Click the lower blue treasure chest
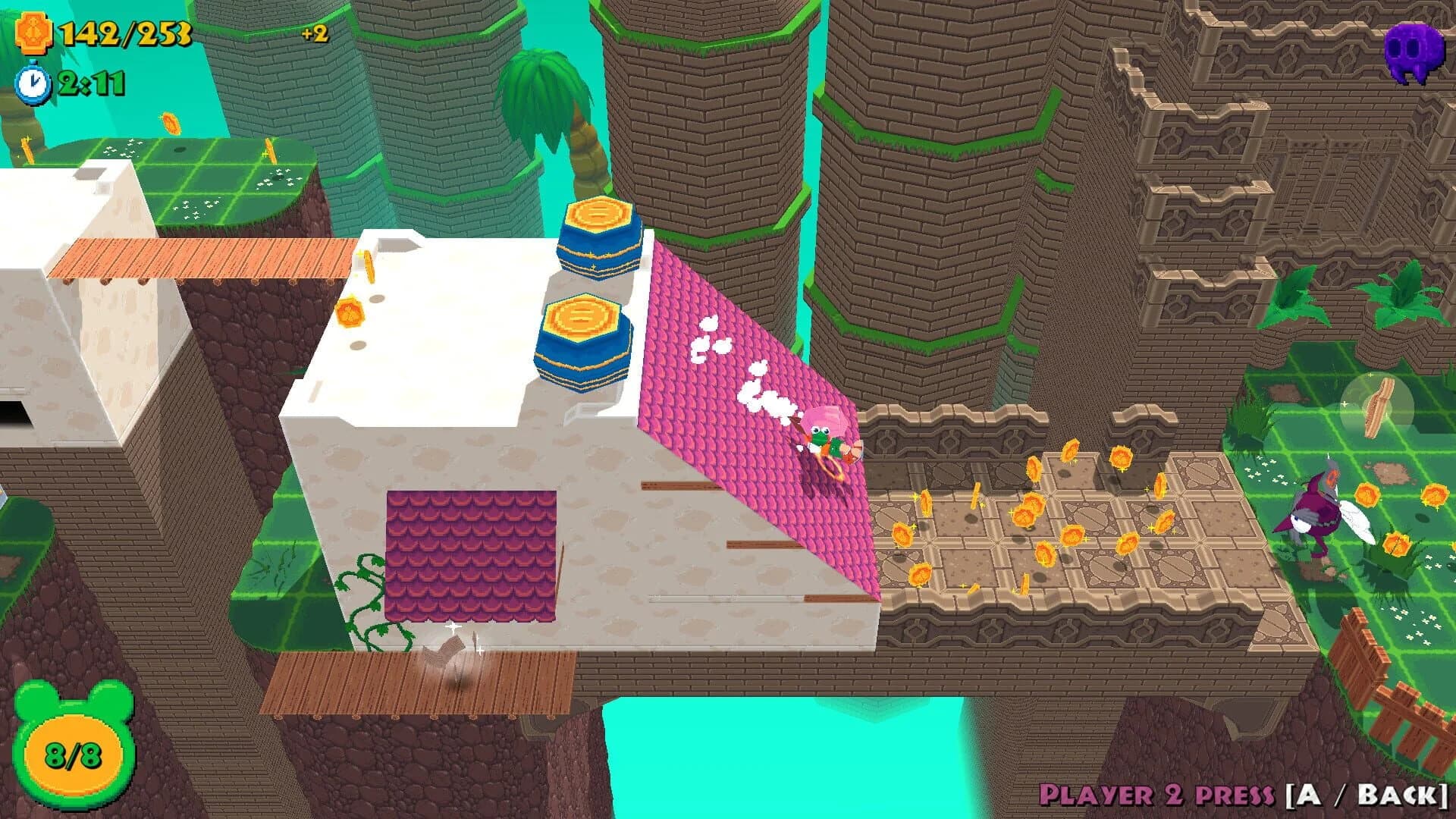The image size is (1456, 819). 584,341
